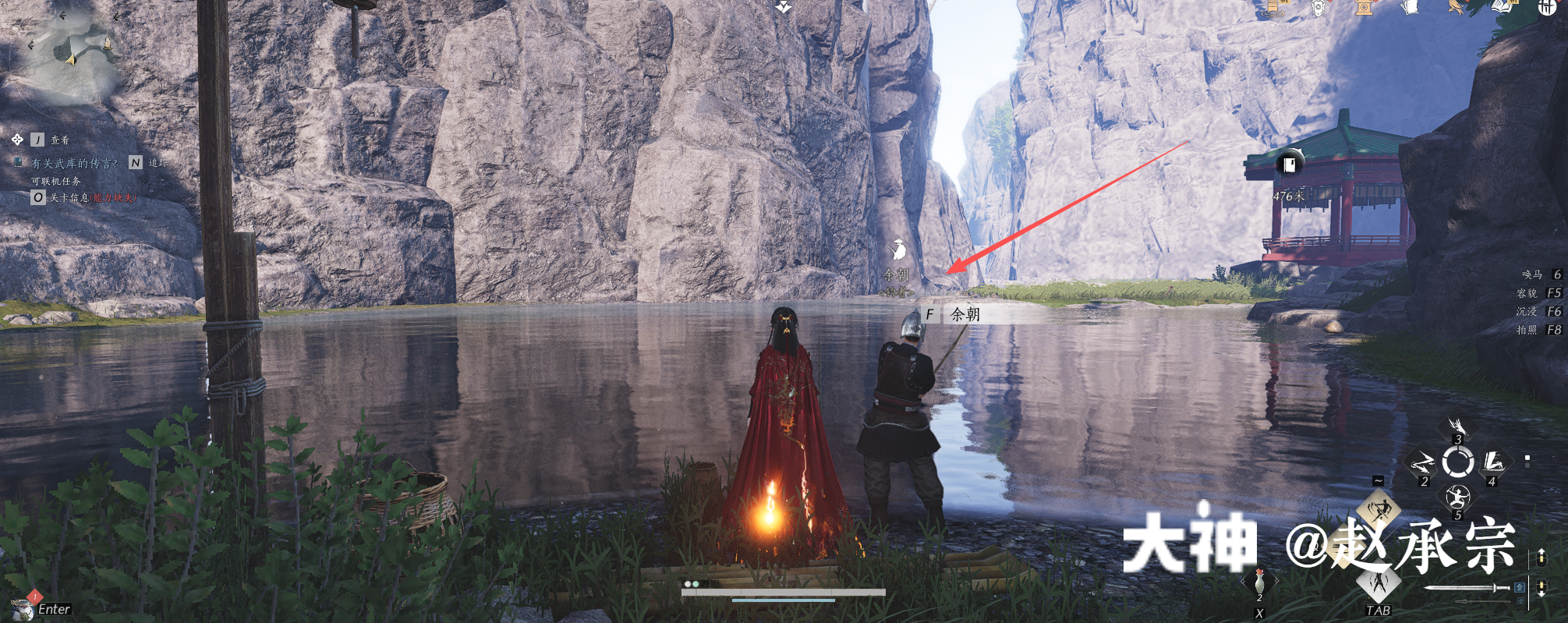Use the potion bottle item slot
This screenshot has height=623, width=1568.
(x=1259, y=582)
